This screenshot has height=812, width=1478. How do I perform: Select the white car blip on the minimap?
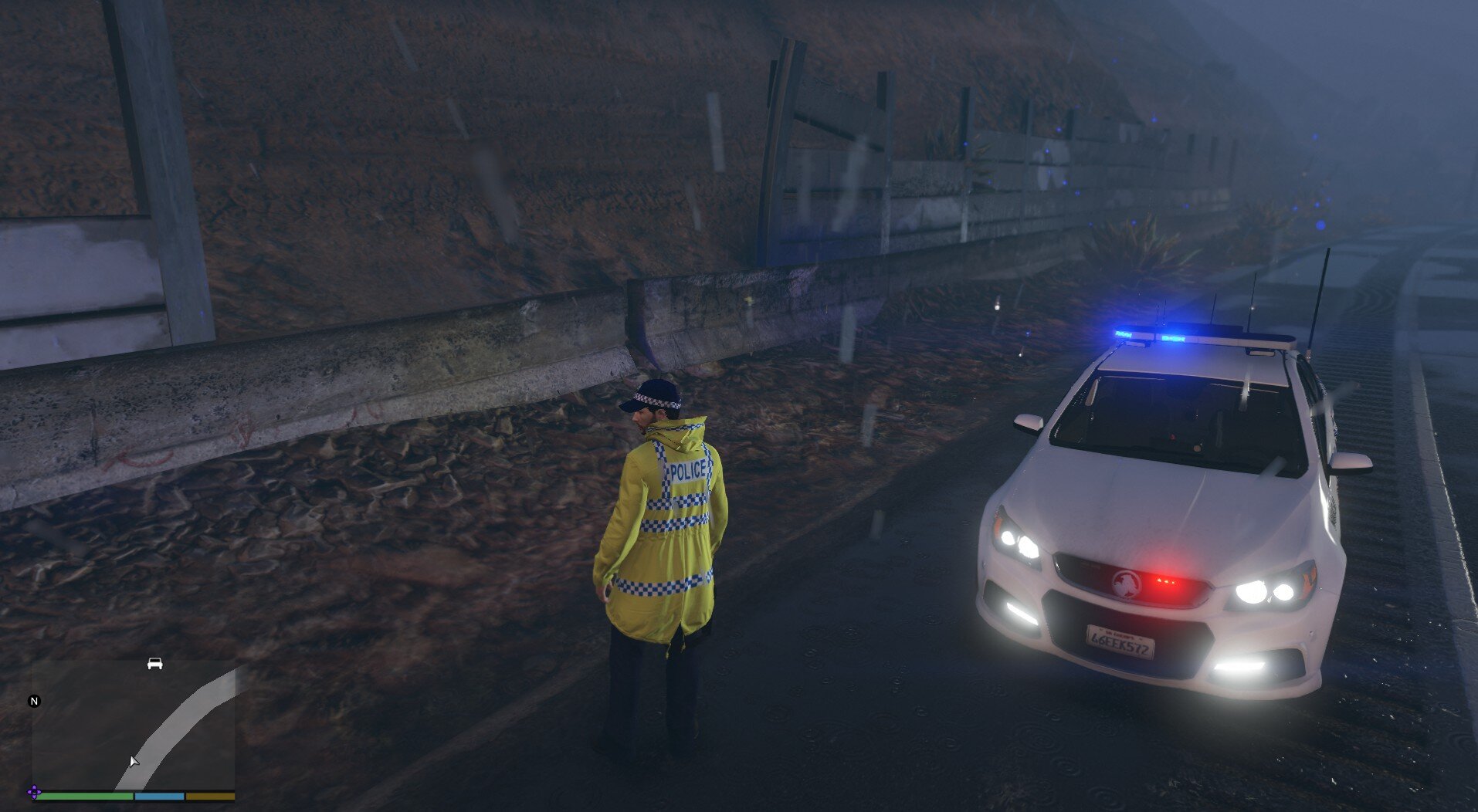click(x=154, y=664)
